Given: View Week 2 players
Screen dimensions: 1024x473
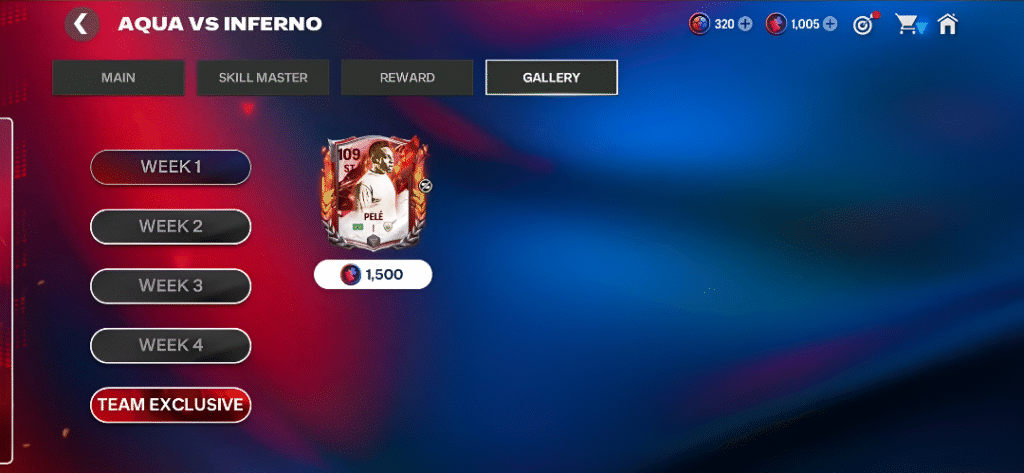Looking at the screenshot, I should pos(170,227).
